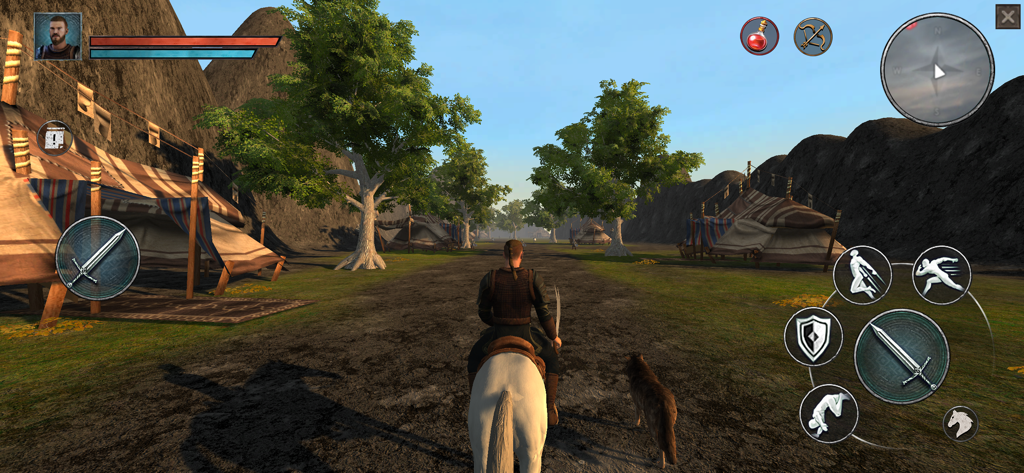Tap the small horse head mount icon
1024x473 pixels.
[961, 423]
